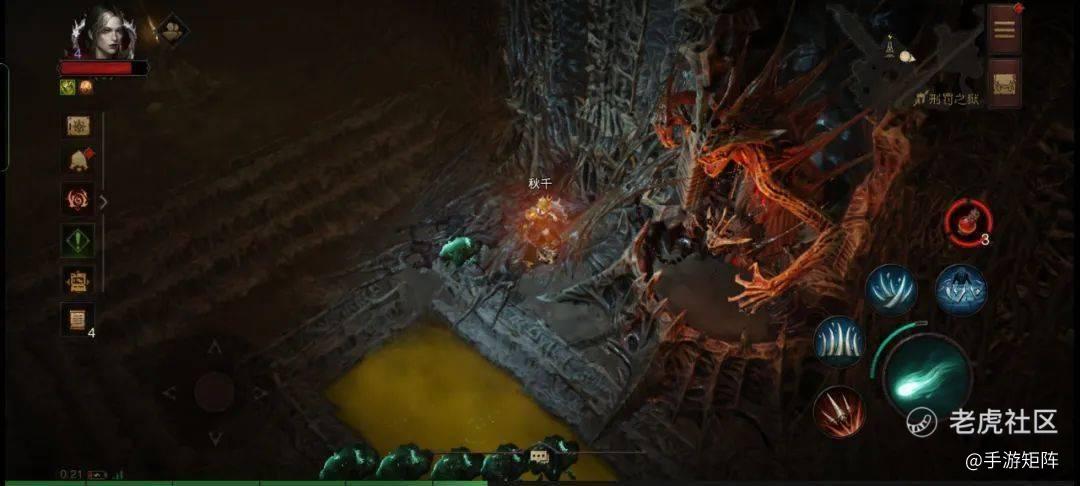Open the hamburger main menu

(x=1004, y=28)
